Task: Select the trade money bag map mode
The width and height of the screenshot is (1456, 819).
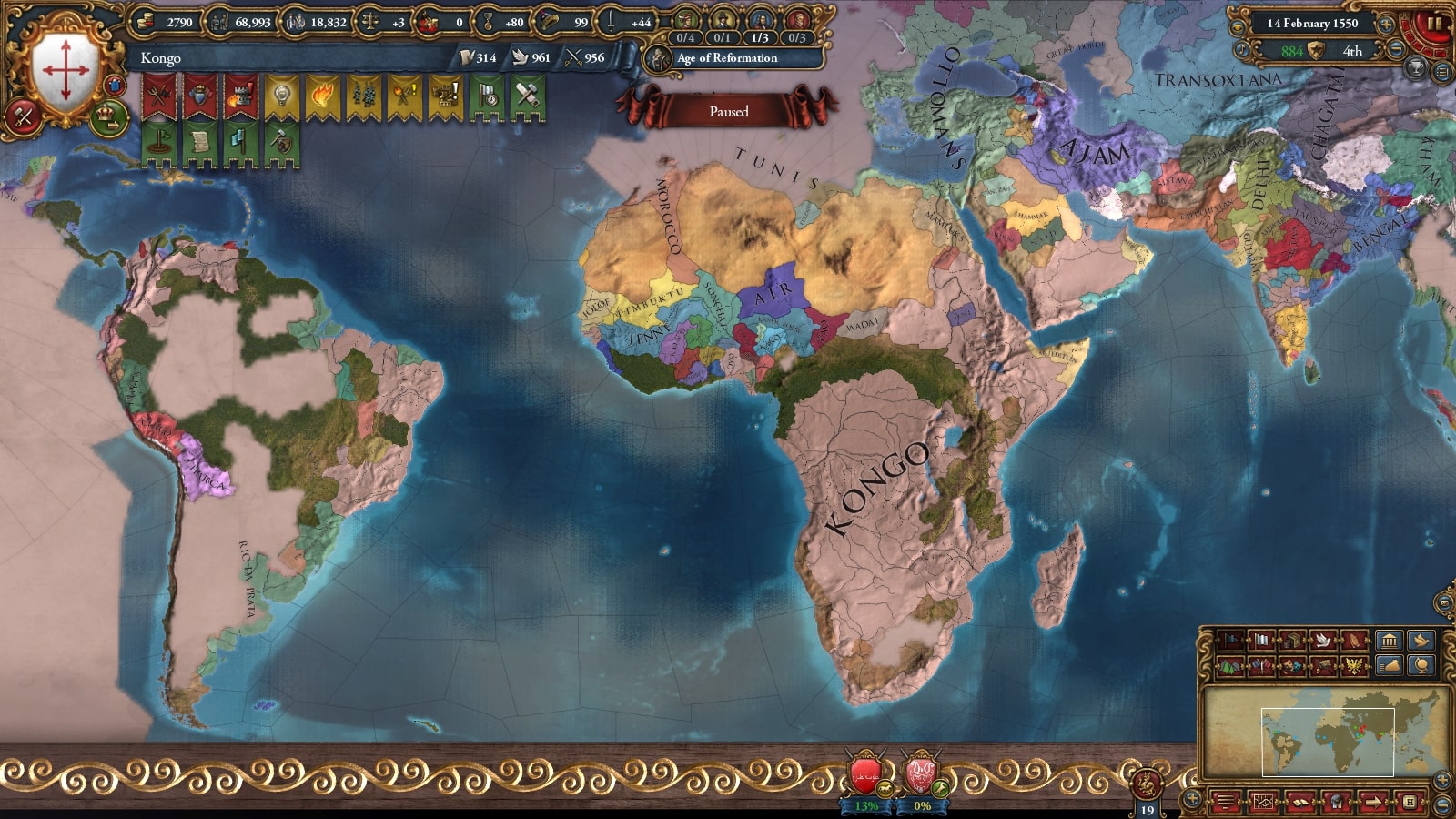Action: click(1389, 667)
